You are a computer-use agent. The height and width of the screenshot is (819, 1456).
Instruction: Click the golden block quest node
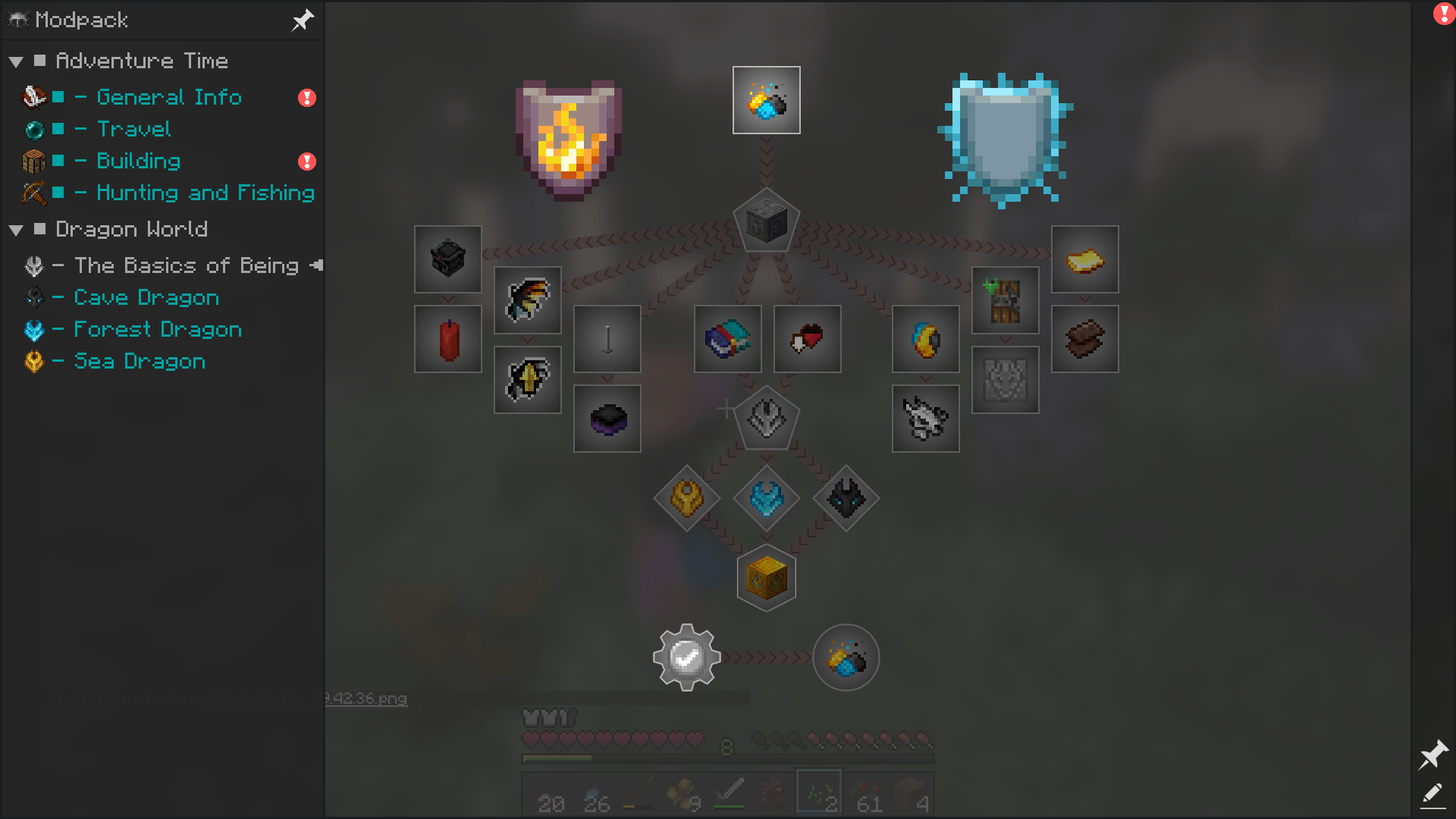tap(766, 577)
